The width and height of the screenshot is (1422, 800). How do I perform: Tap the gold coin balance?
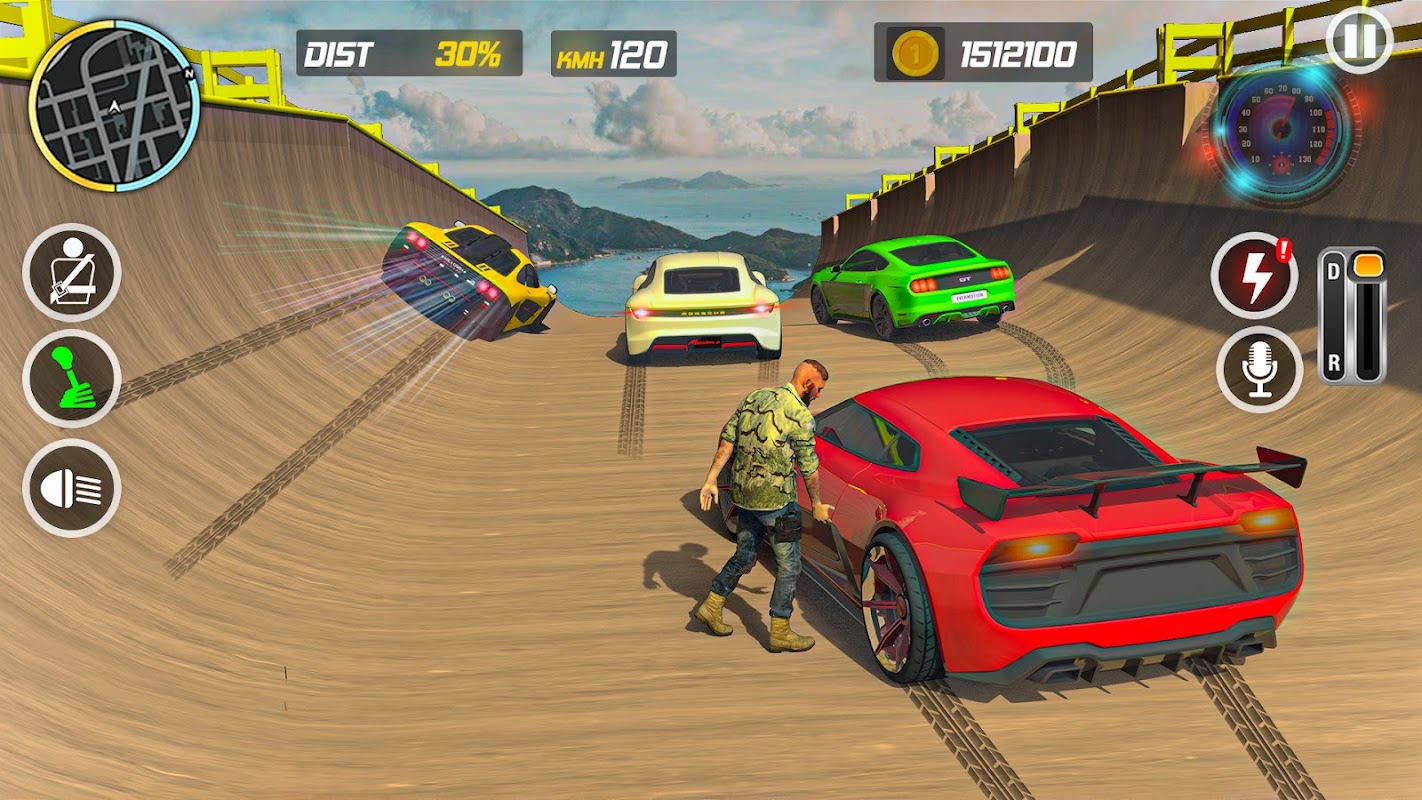click(x=983, y=53)
